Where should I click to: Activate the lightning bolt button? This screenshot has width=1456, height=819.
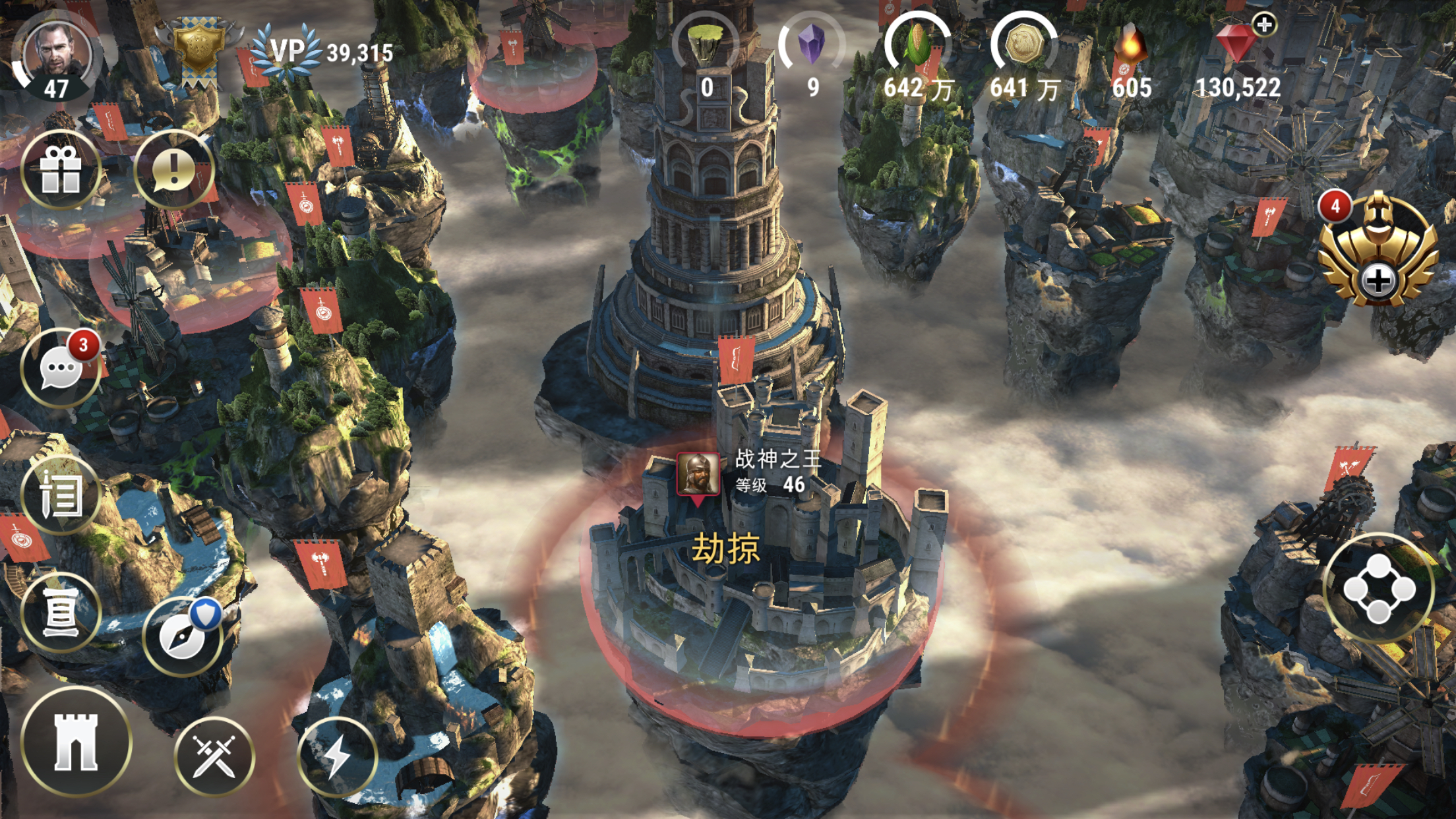pos(338,756)
